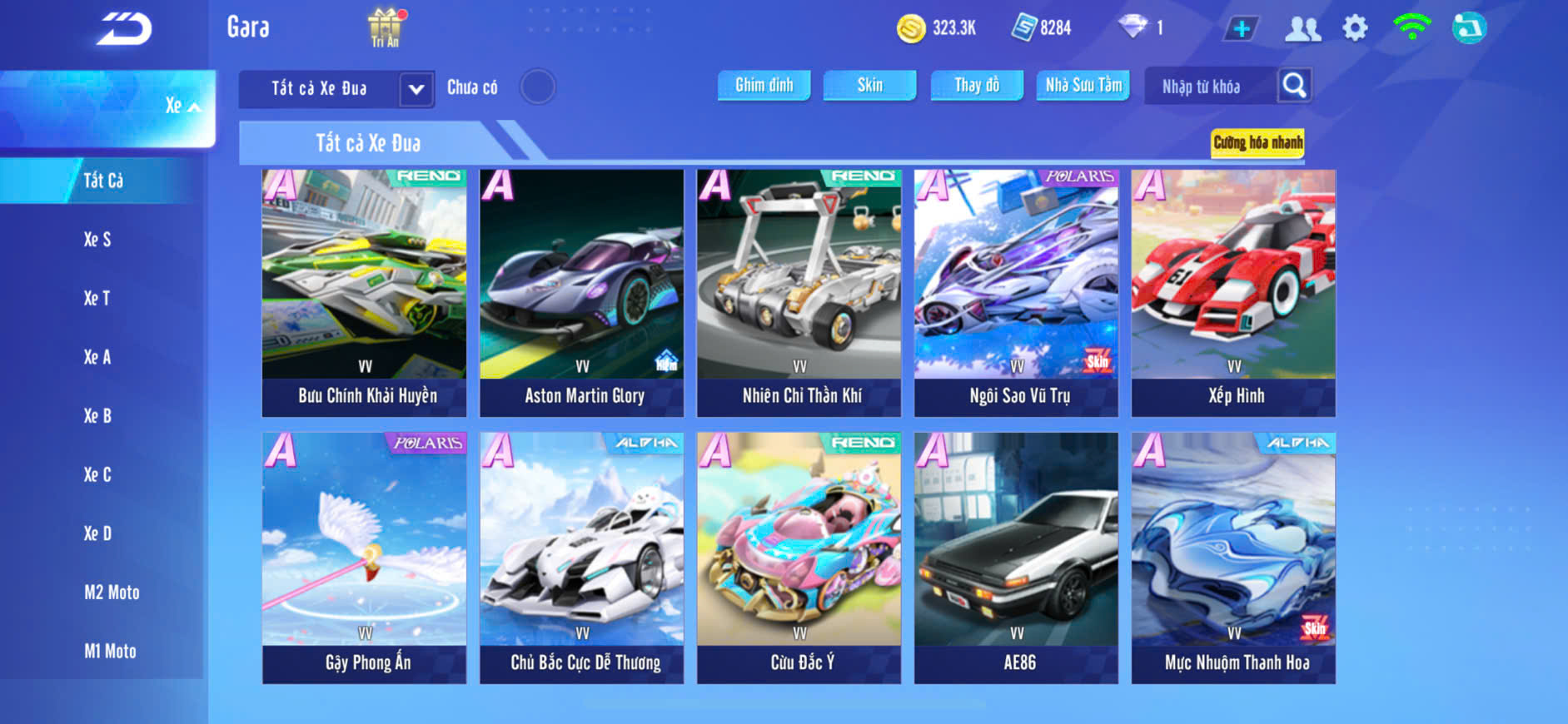1568x724 pixels.
Task: Choose the AE86 car card
Action: (1016, 558)
